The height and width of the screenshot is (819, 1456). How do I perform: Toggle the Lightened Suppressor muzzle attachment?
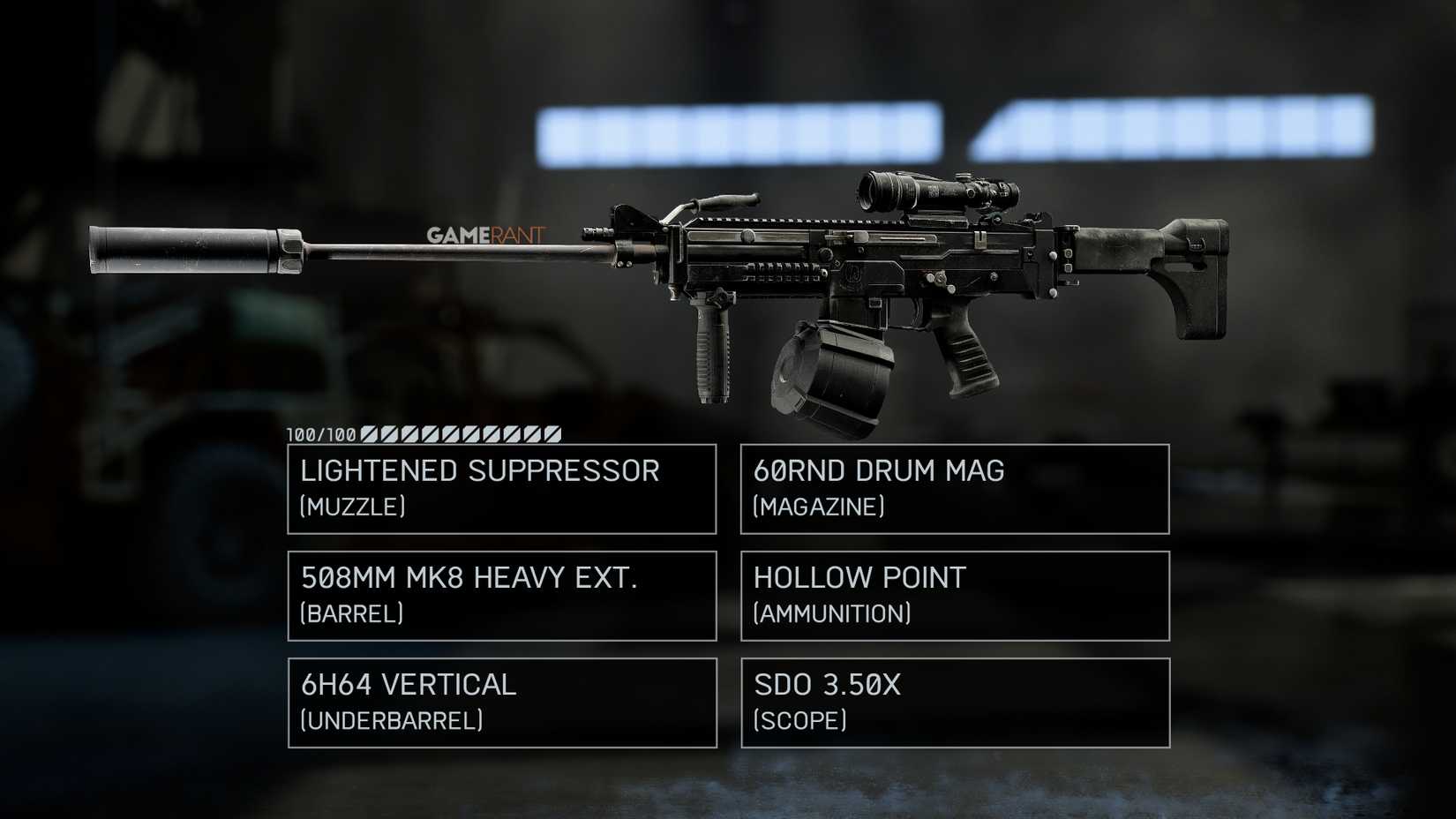tap(500, 488)
